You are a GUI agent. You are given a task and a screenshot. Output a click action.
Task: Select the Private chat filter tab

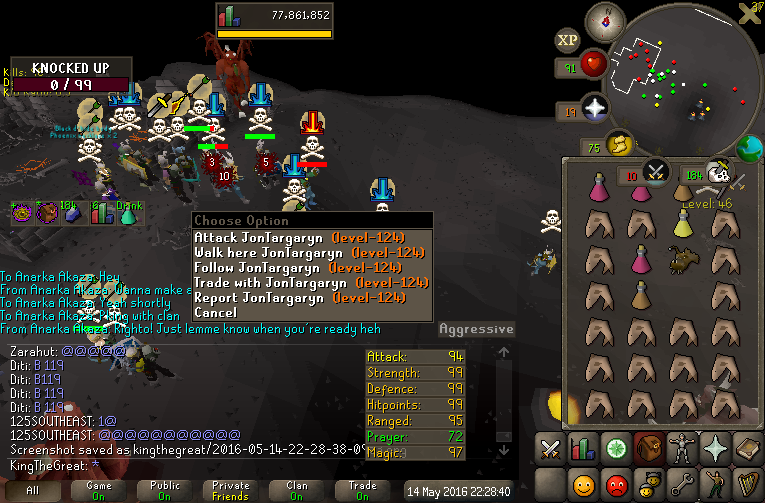(231, 490)
